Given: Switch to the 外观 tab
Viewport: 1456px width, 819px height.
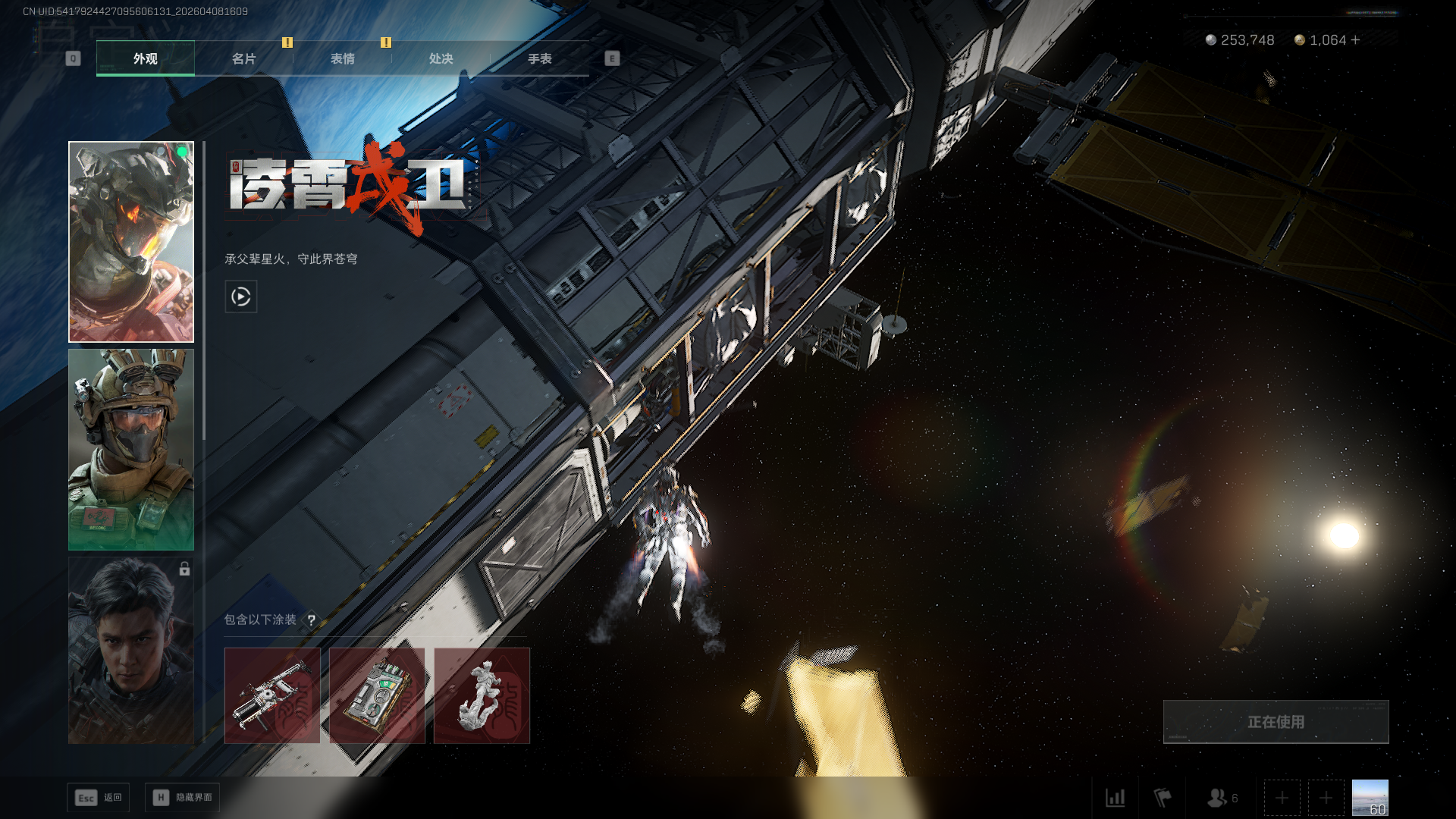Looking at the screenshot, I should coord(145,58).
